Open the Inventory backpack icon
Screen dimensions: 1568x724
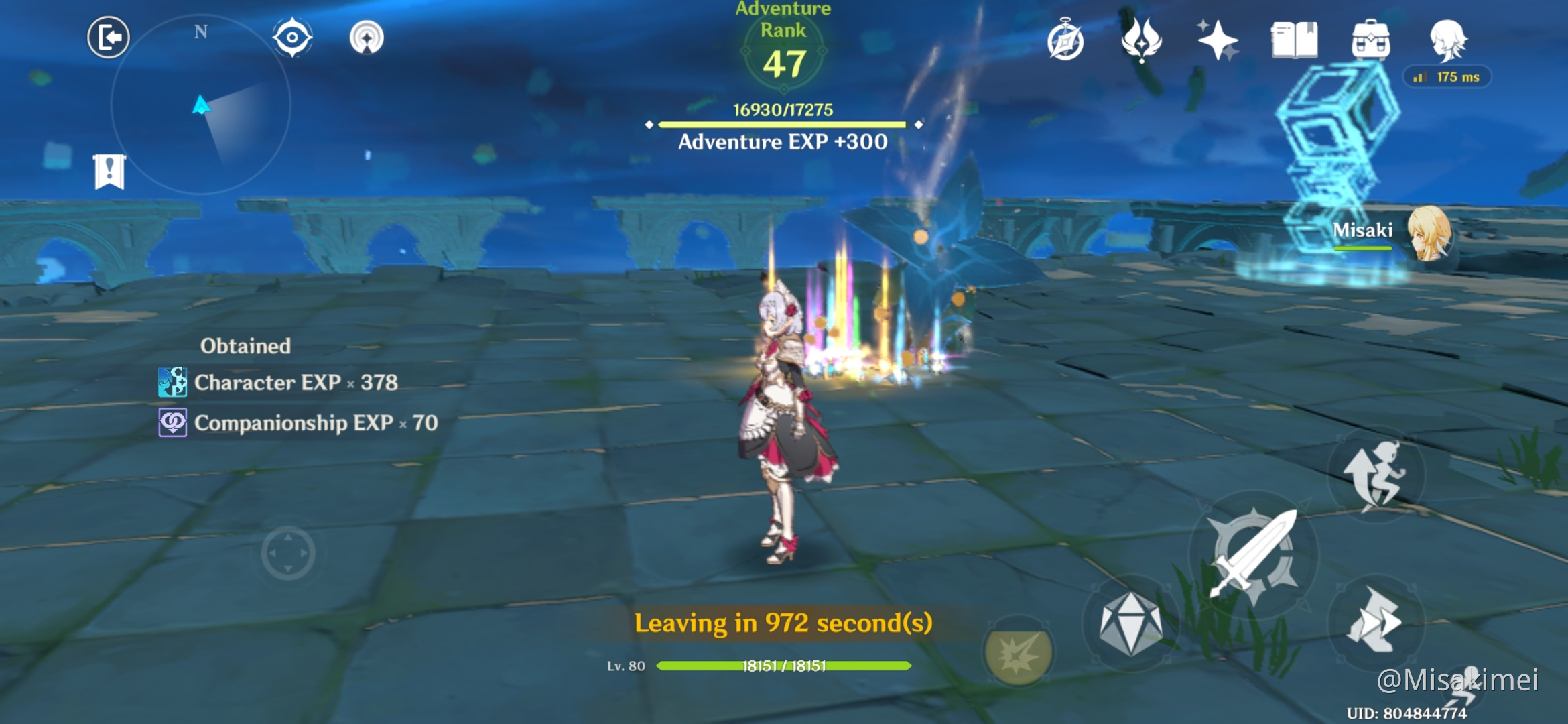(1370, 40)
